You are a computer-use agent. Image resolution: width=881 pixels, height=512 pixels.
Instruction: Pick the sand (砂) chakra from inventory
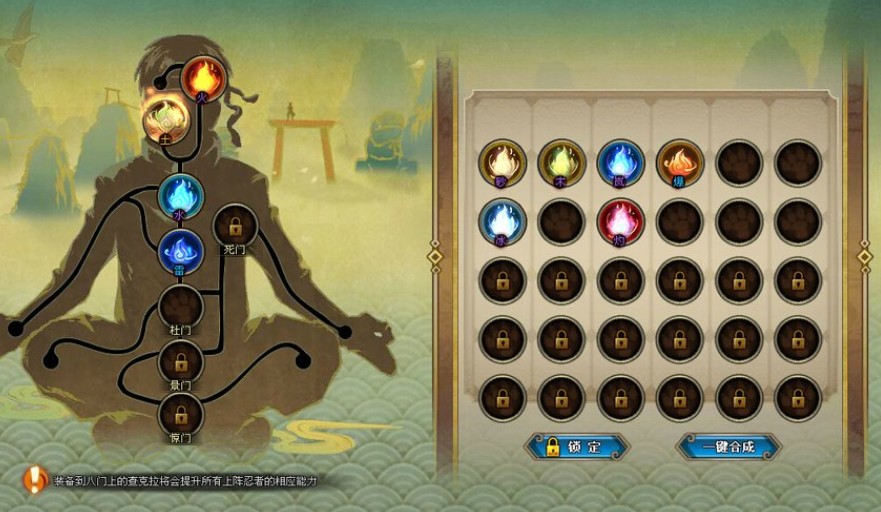coord(502,163)
